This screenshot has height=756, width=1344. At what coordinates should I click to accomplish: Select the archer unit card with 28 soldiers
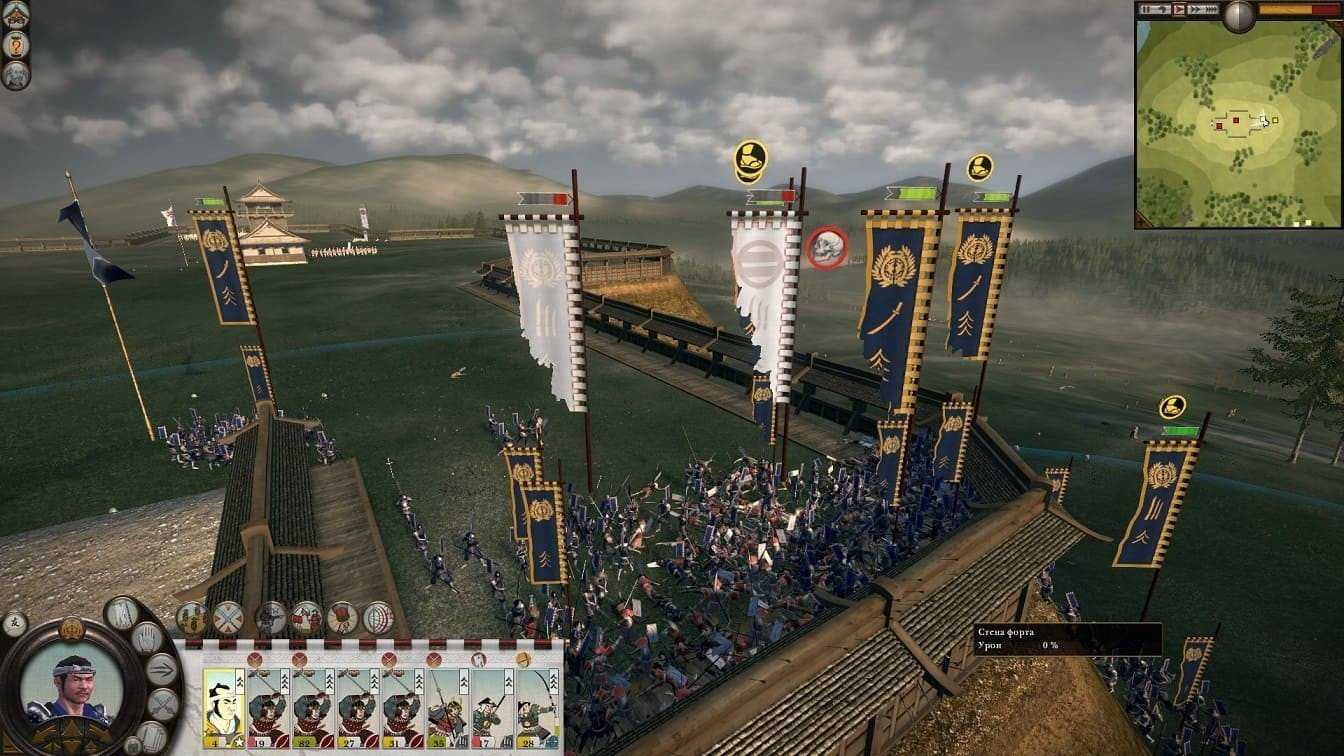click(x=537, y=707)
